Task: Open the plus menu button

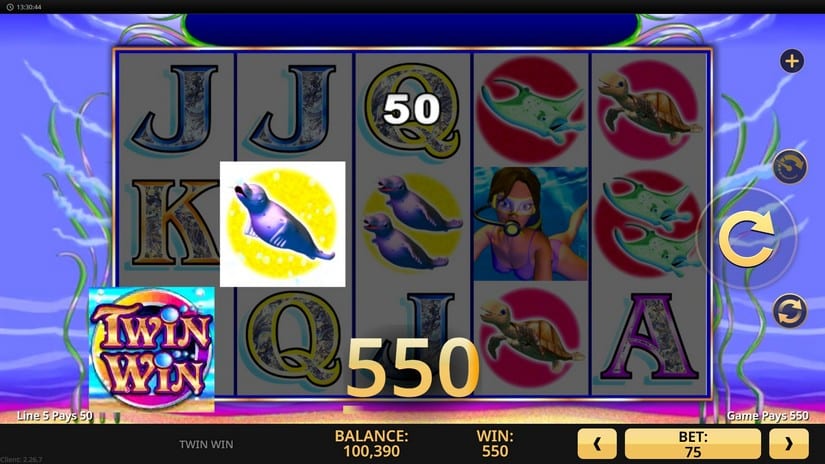Action: 792,62
